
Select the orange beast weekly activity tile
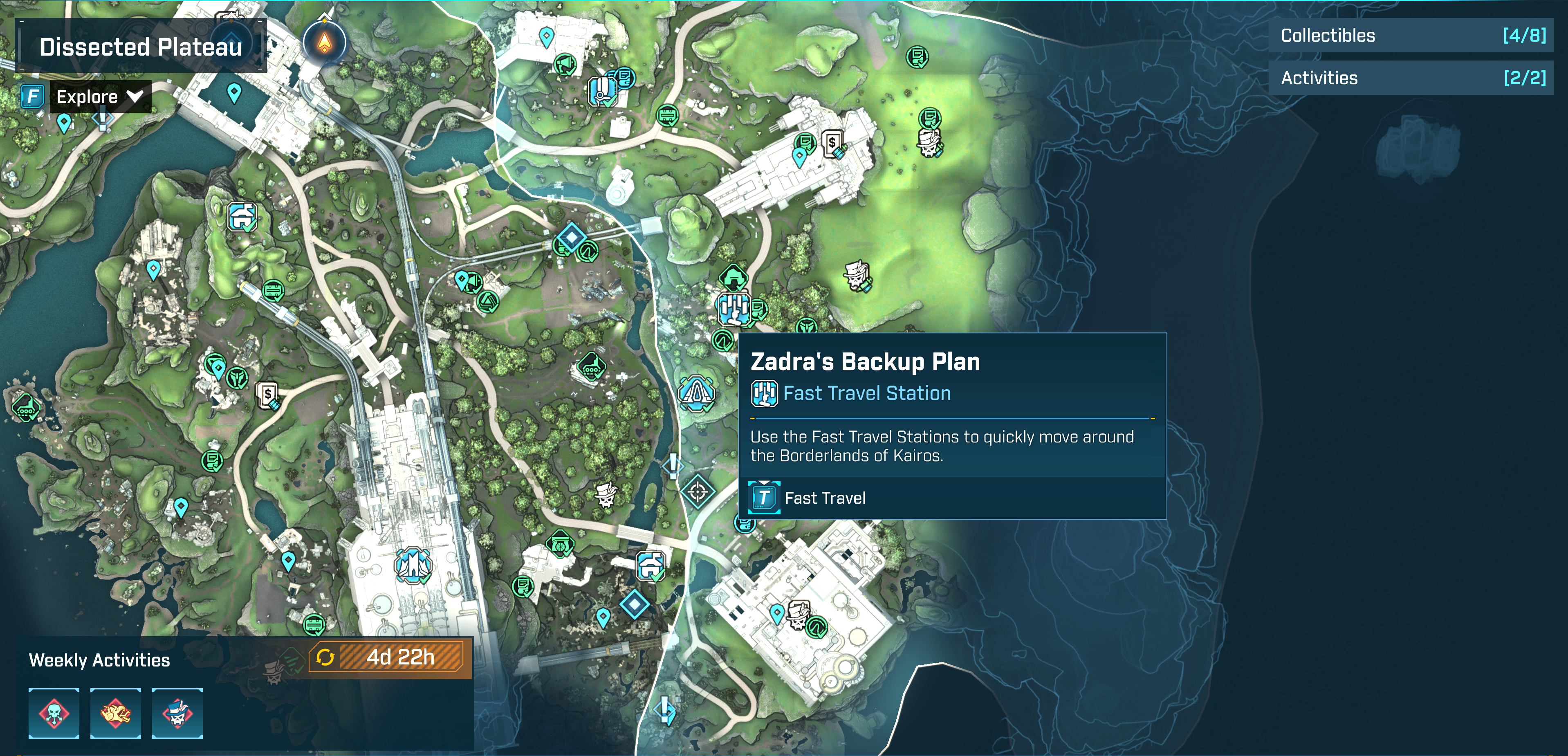coord(116,713)
